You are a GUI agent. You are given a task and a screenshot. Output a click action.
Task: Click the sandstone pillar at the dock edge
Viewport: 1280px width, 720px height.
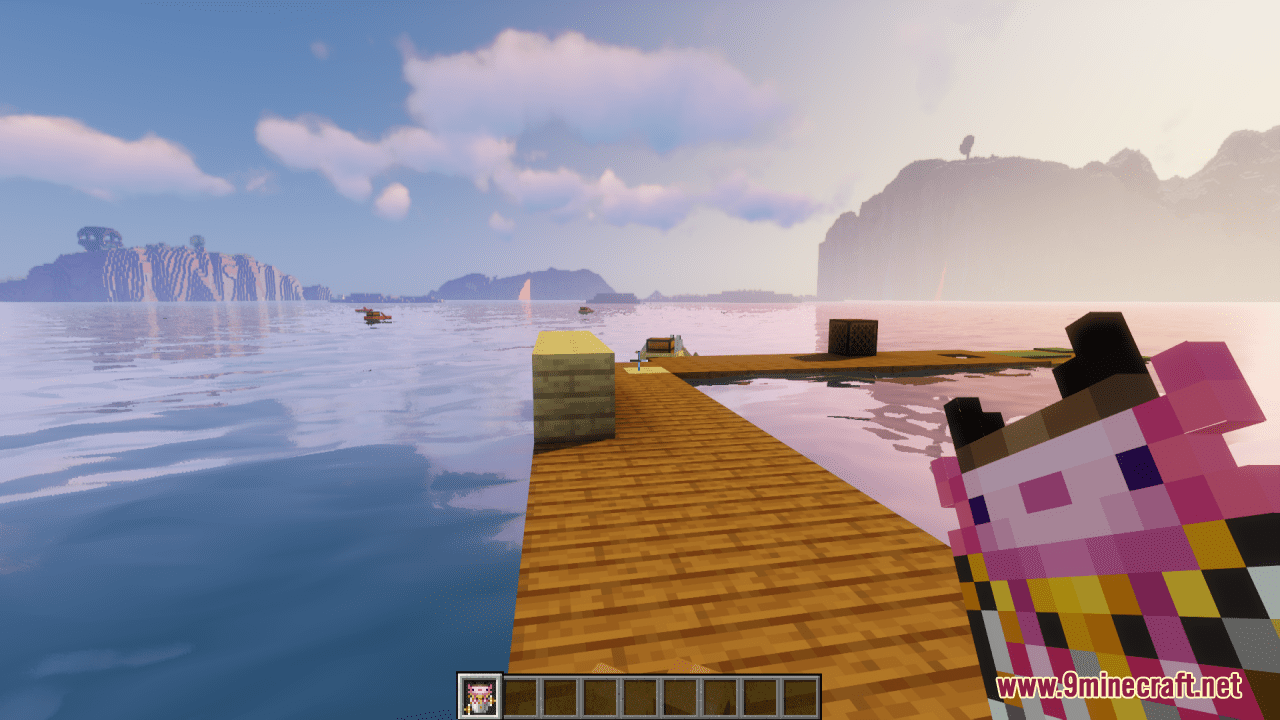click(575, 390)
